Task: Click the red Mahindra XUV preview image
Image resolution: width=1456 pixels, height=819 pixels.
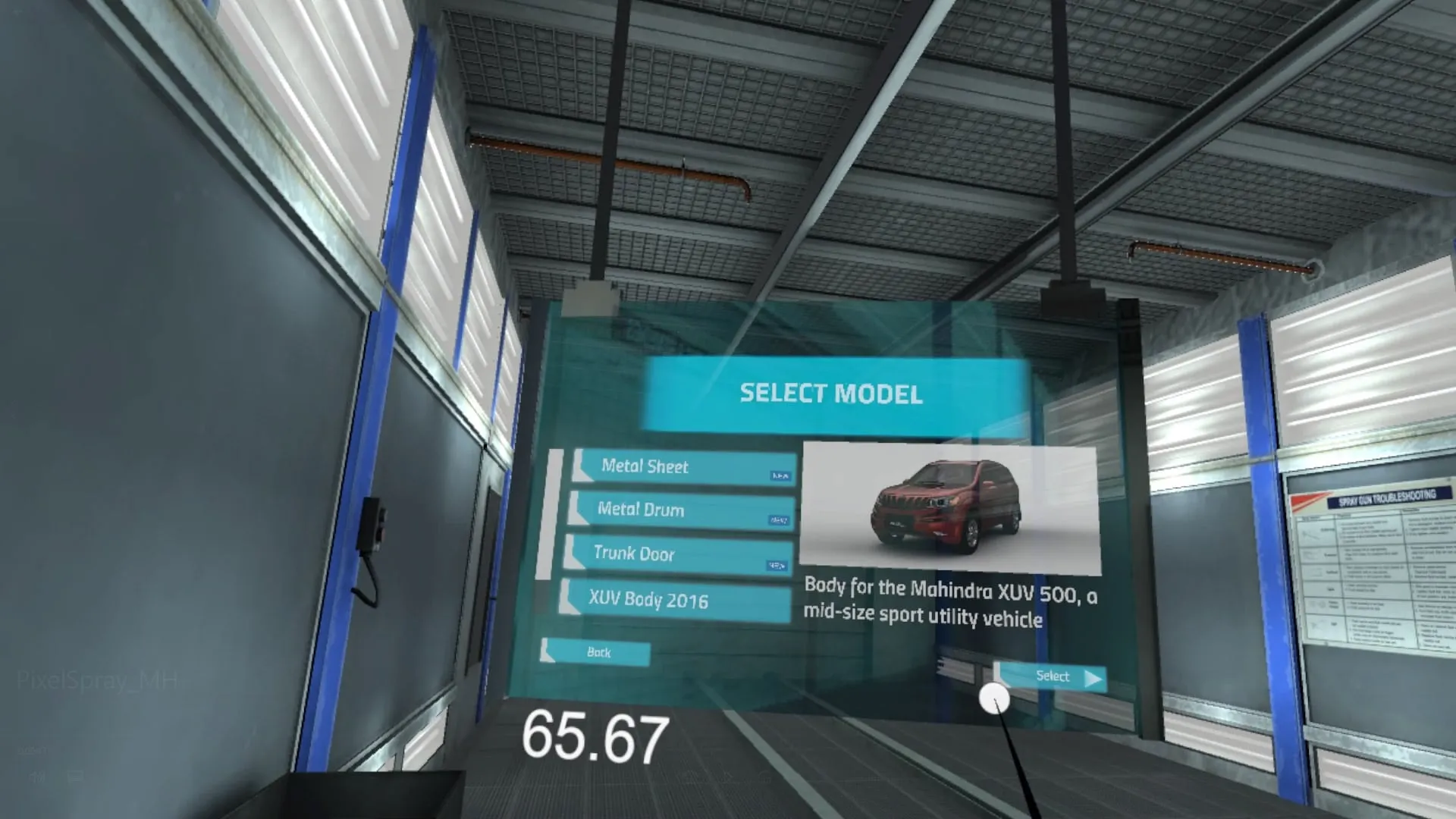Action: [x=949, y=507]
